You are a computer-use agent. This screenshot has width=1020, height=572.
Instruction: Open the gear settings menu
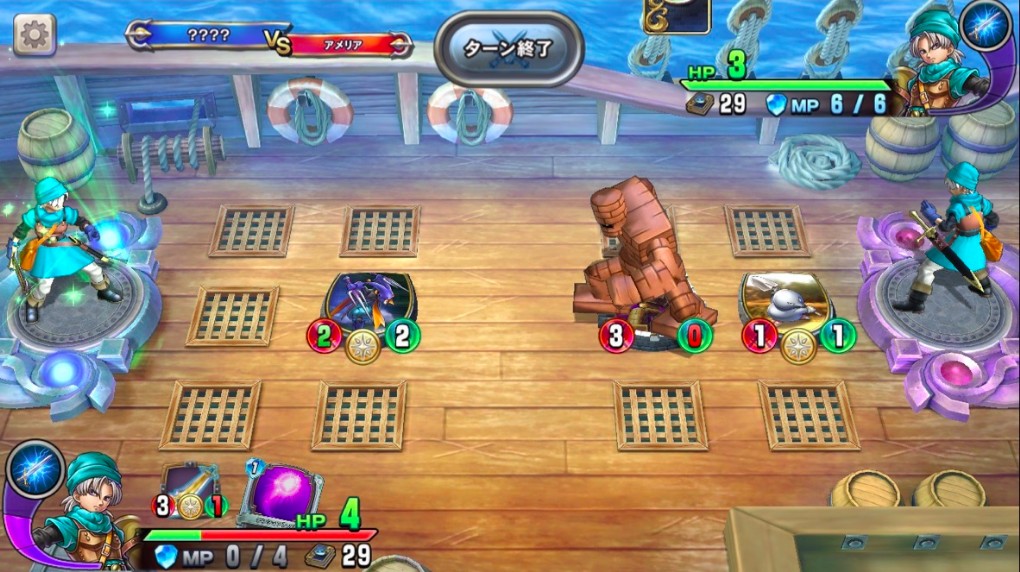click(34, 35)
